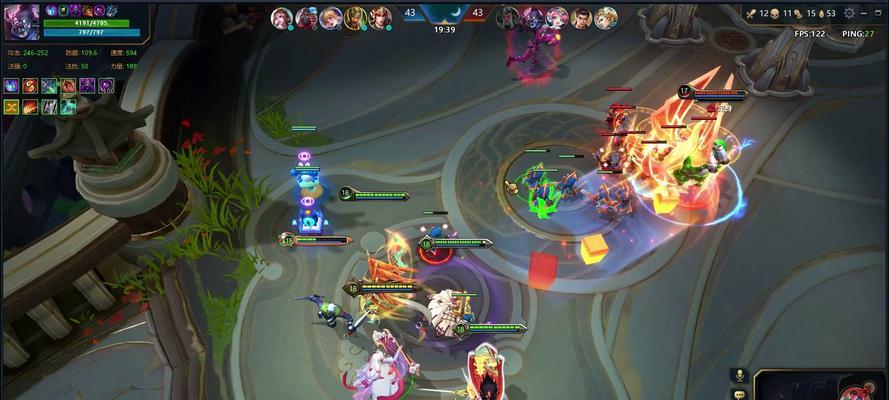
Task: Maximize the game window
Action: pos(880,13)
